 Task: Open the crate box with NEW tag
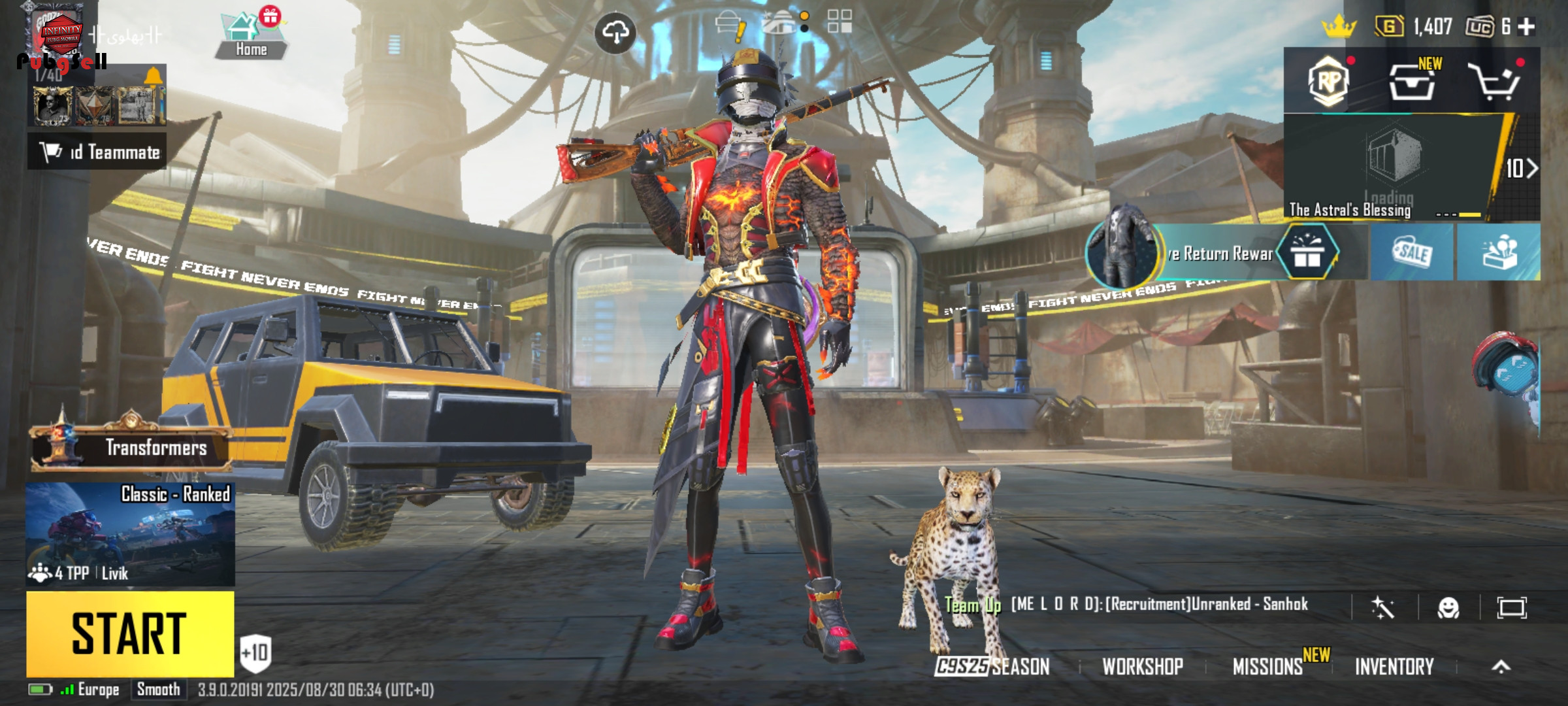[x=1413, y=82]
